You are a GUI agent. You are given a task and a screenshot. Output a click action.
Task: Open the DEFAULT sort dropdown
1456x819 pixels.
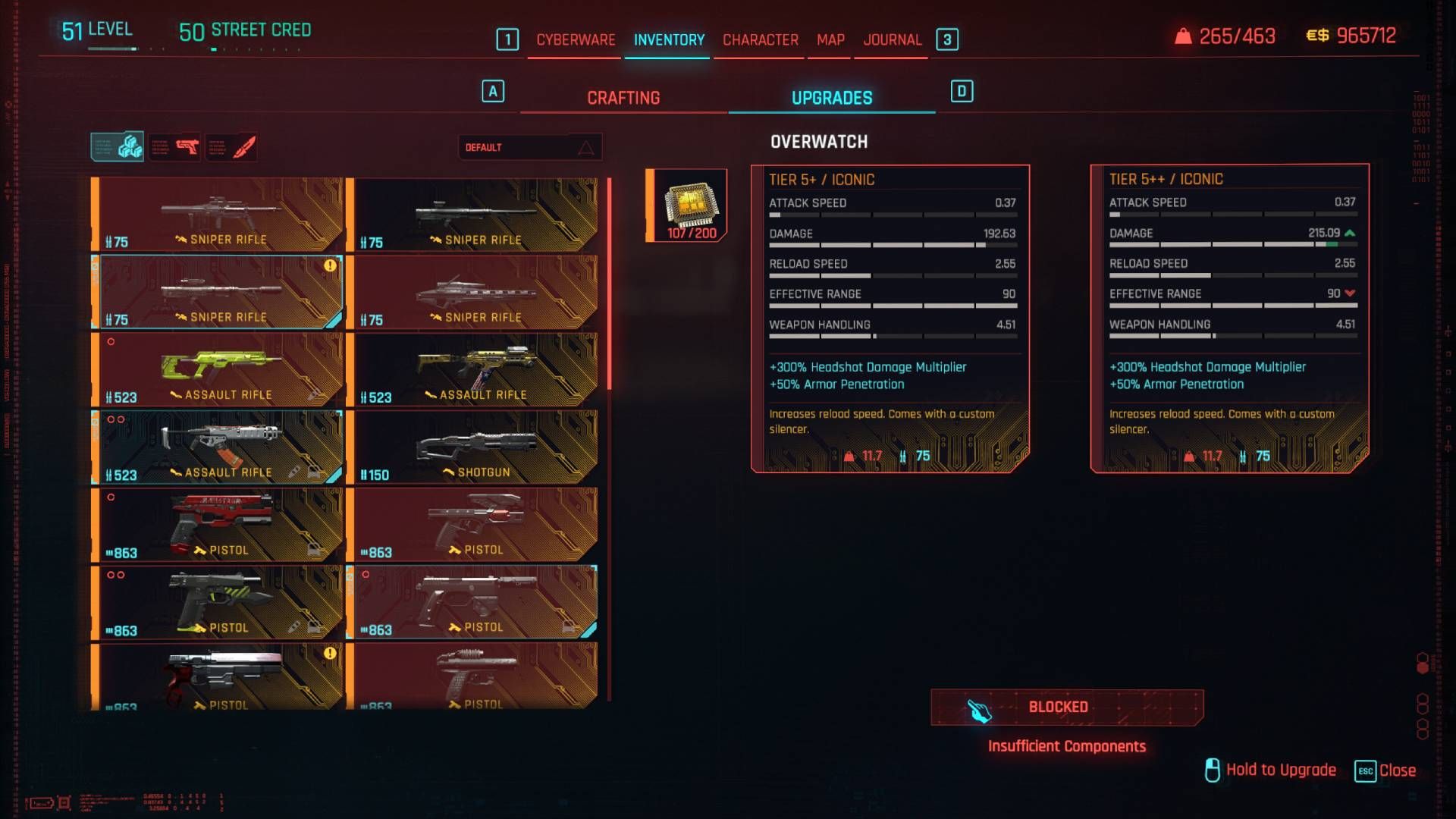point(531,147)
